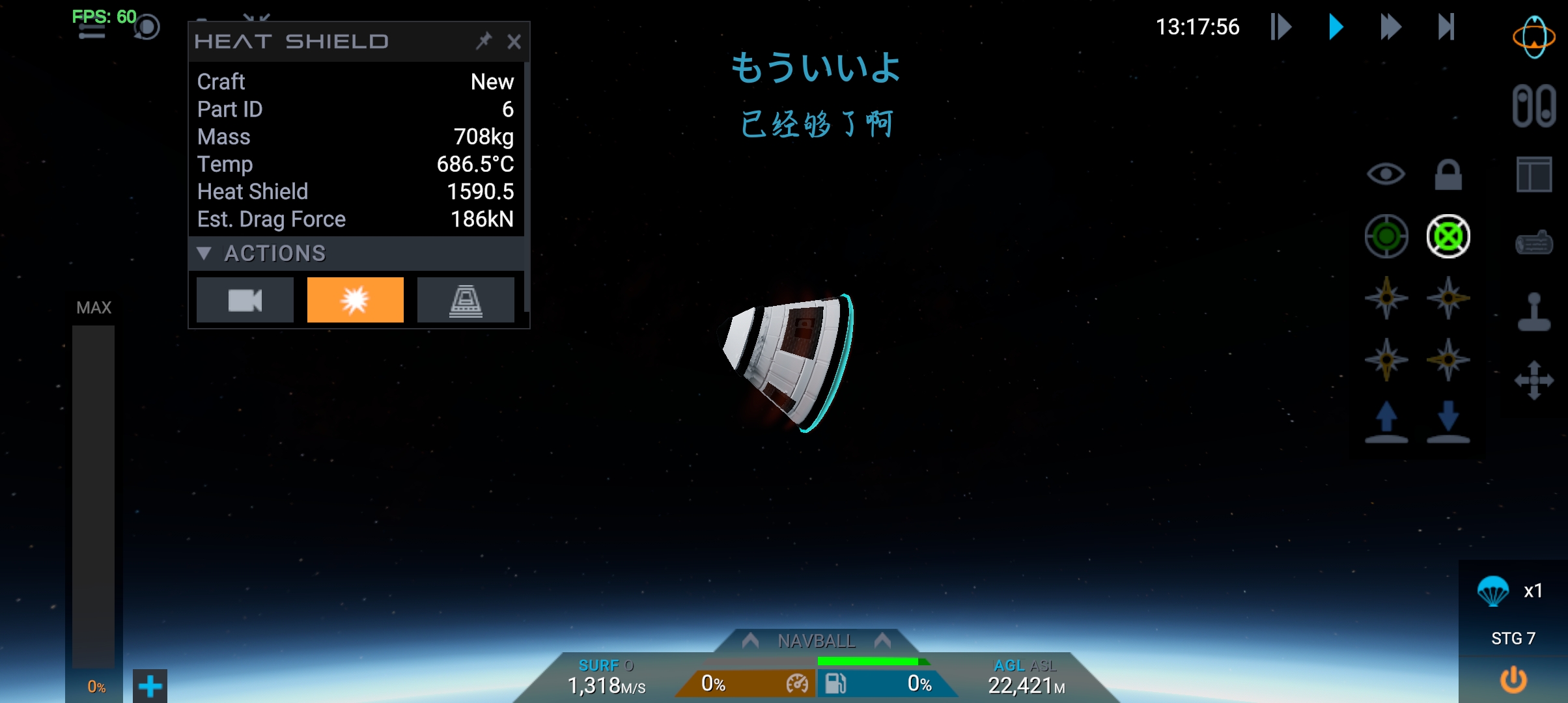Expand the NAVBALL panel

(816, 641)
